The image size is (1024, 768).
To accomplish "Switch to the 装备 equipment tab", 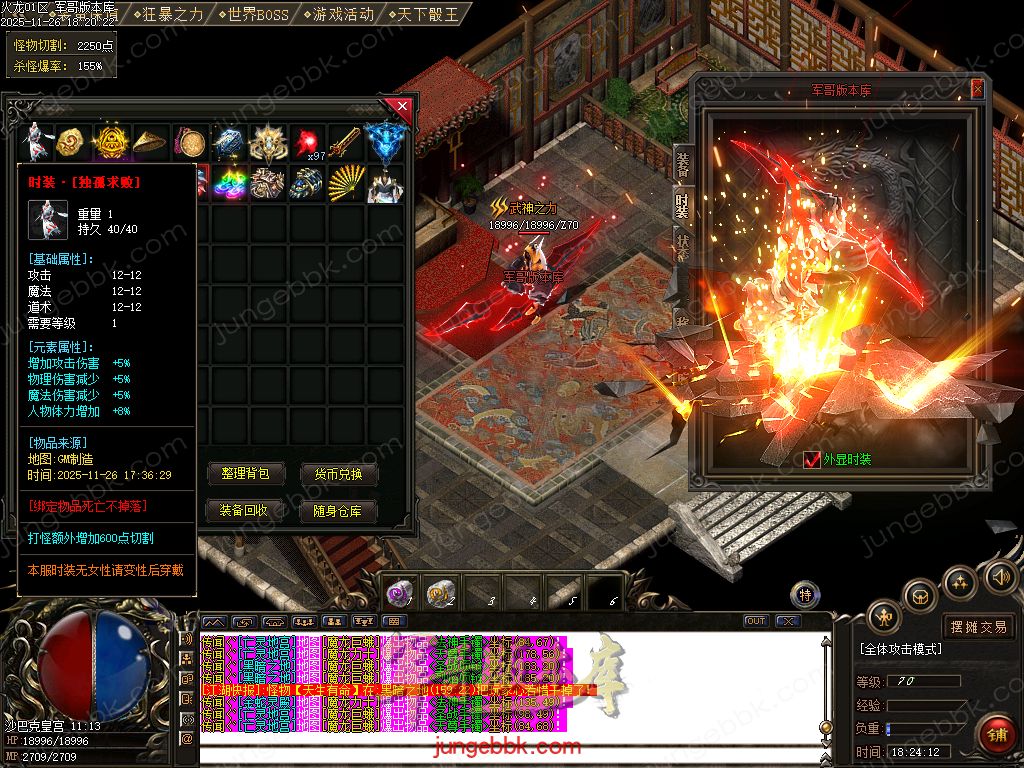I will coord(682,165).
